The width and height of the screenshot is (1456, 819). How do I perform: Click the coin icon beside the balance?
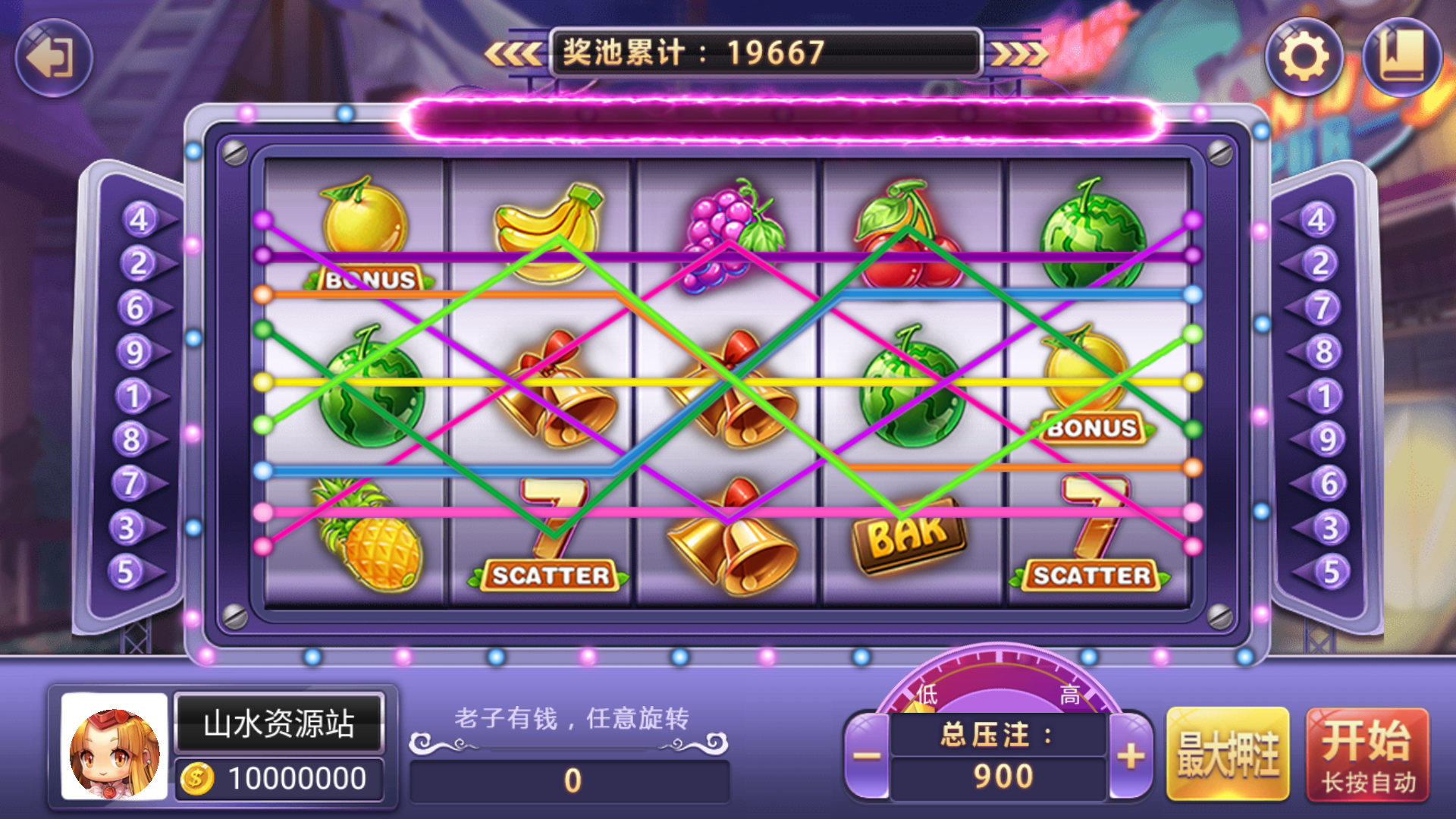tap(199, 777)
